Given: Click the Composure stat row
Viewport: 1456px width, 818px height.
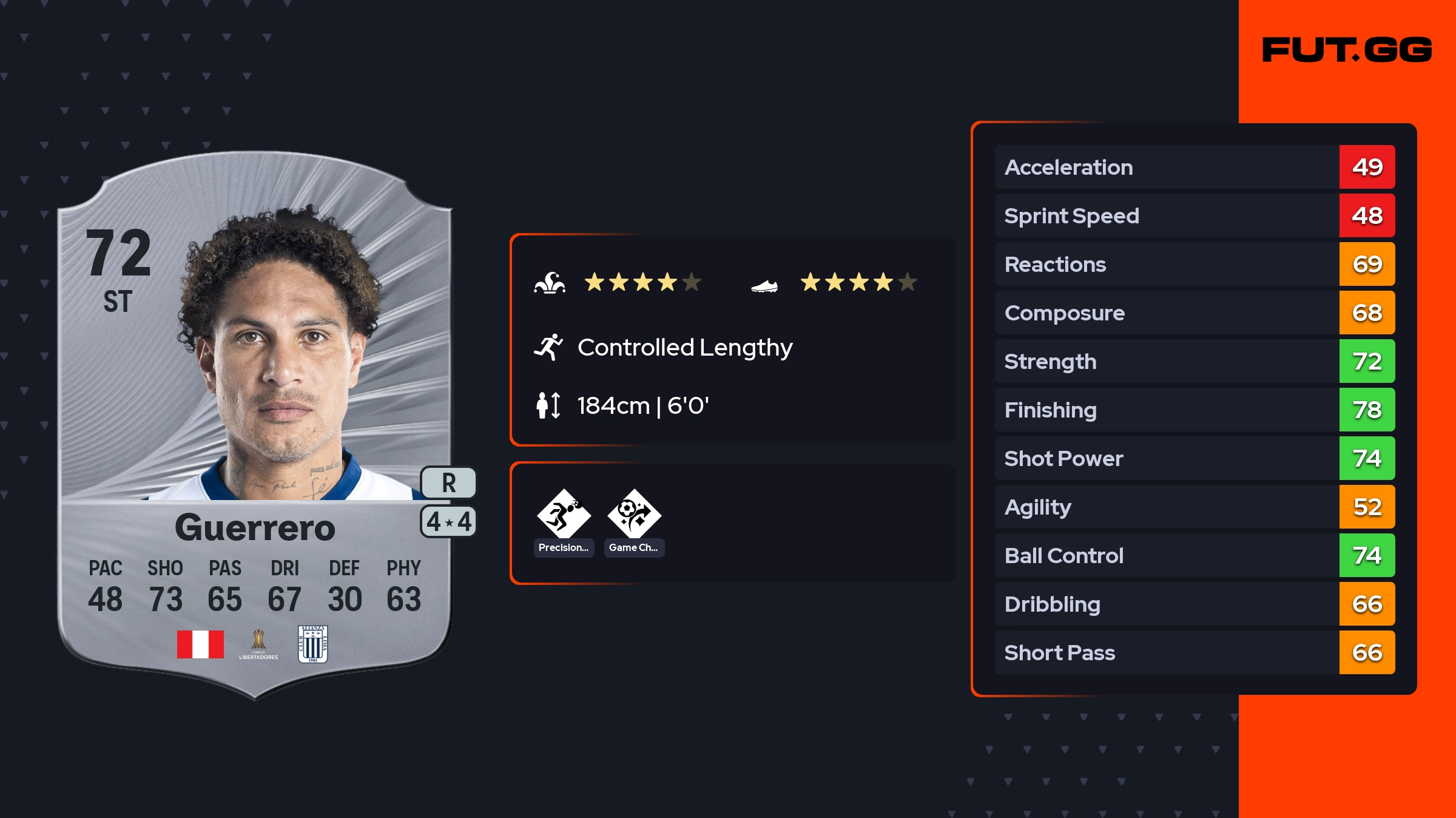Looking at the screenshot, I should [1194, 313].
